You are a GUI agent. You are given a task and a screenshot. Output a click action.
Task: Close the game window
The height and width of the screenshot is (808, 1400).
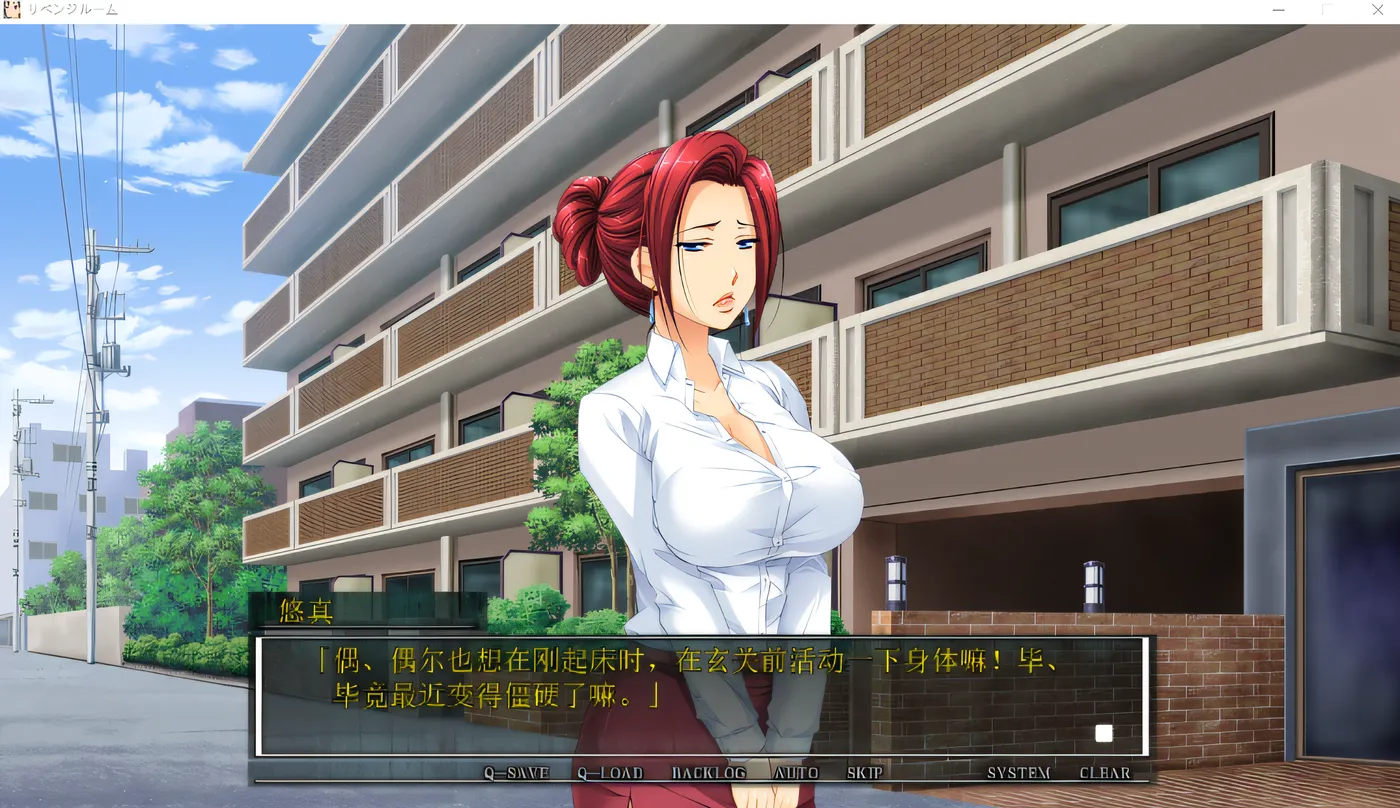(1376, 10)
